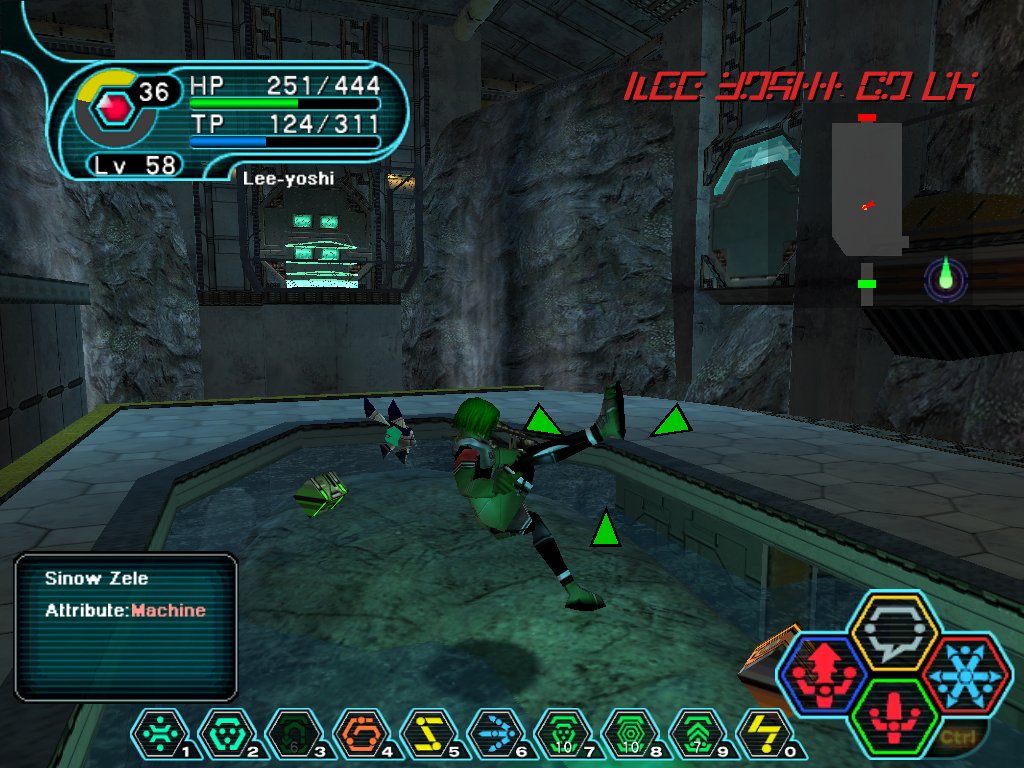The height and width of the screenshot is (768, 1024).
Task: Activate the teal technique in hotbar slot 1
Action: click(x=155, y=735)
